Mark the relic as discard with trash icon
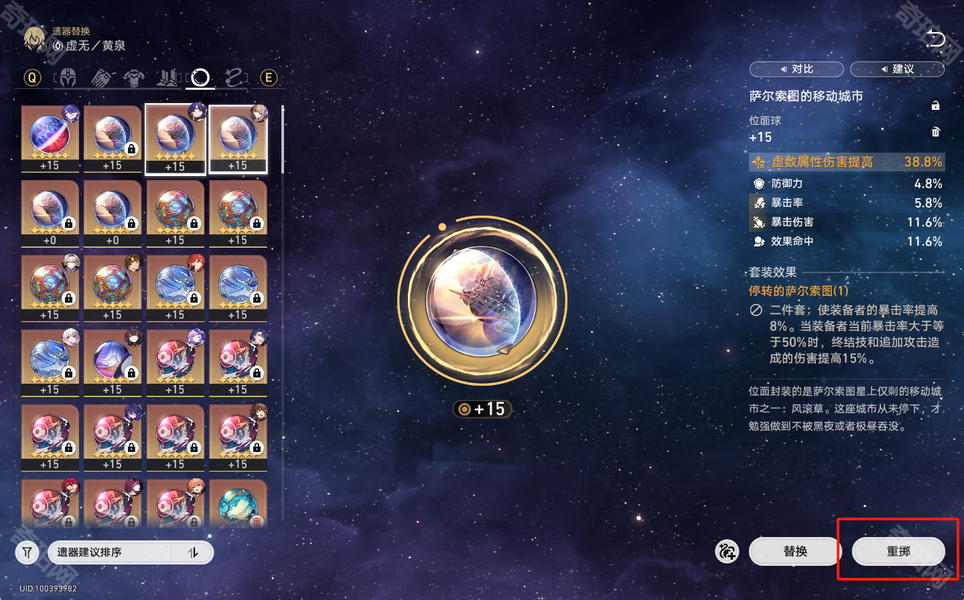 [935, 132]
